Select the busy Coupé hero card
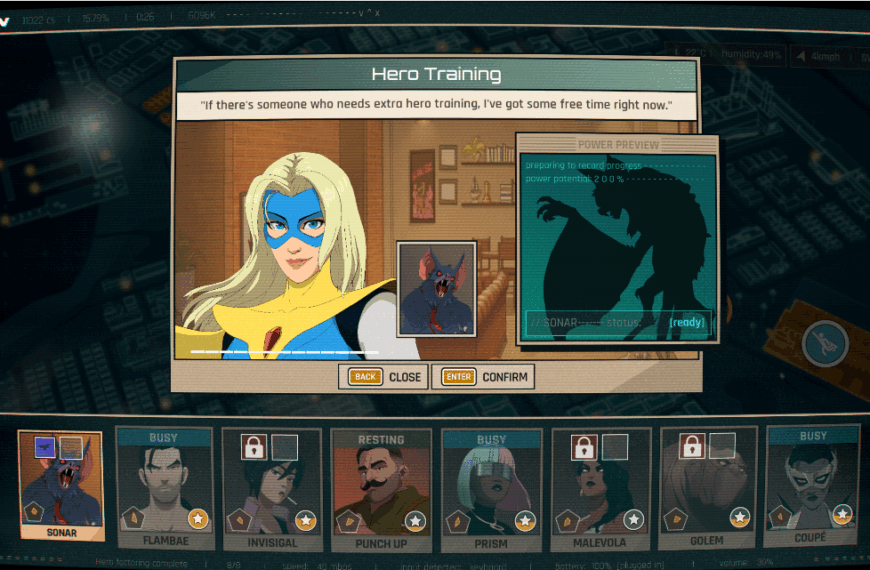Image resolution: width=870 pixels, height=570 pixels. click(813, 486)
